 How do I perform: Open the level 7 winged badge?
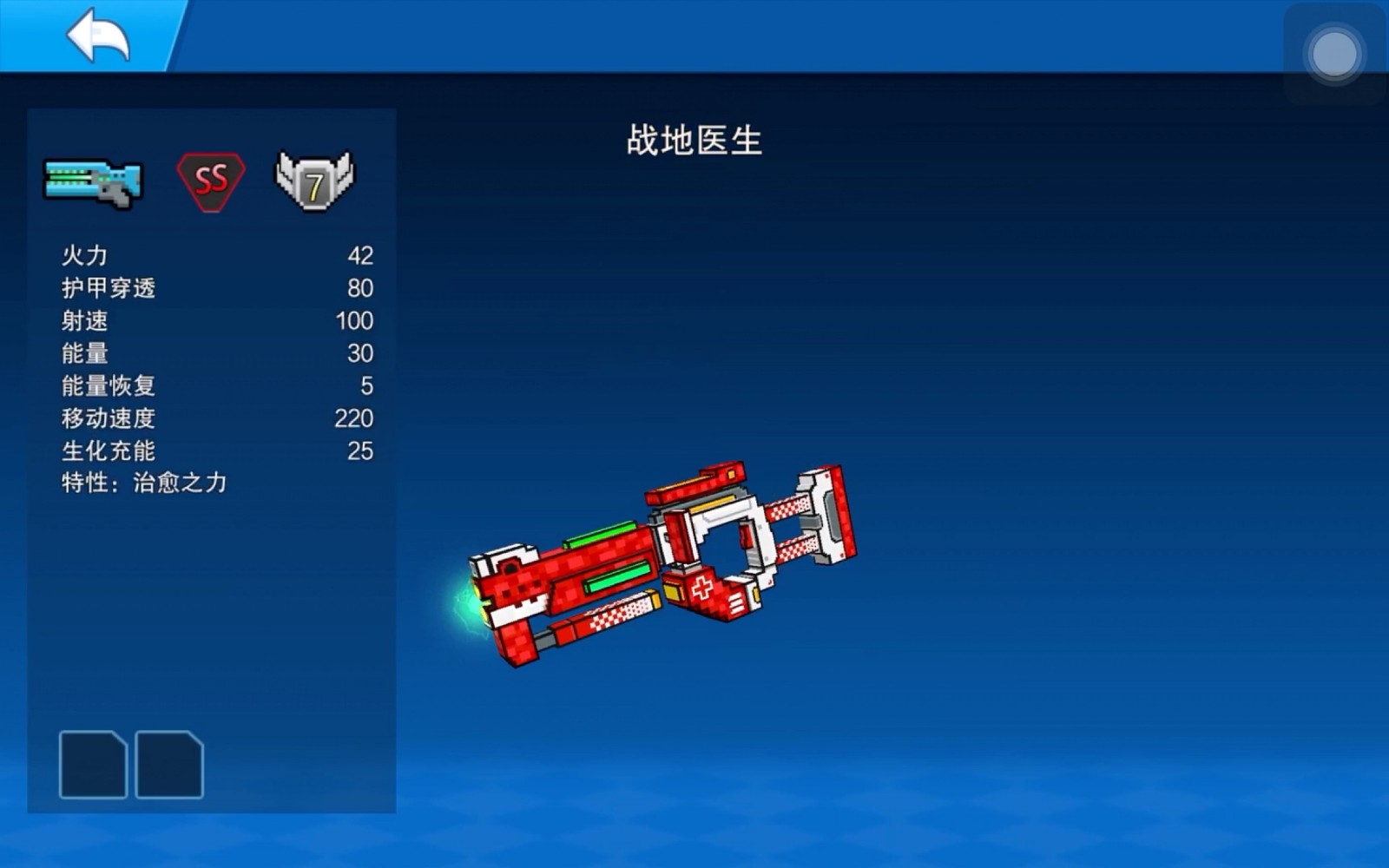coord(315,180)
